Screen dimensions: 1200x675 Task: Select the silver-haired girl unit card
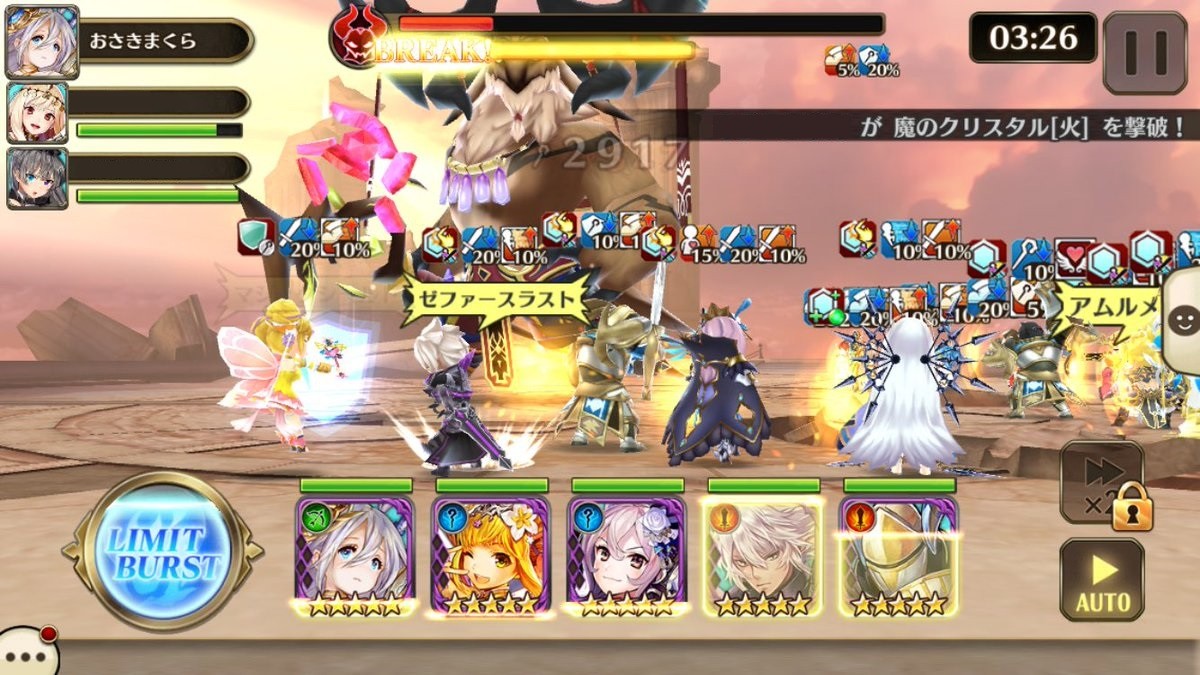pos(355,555)
